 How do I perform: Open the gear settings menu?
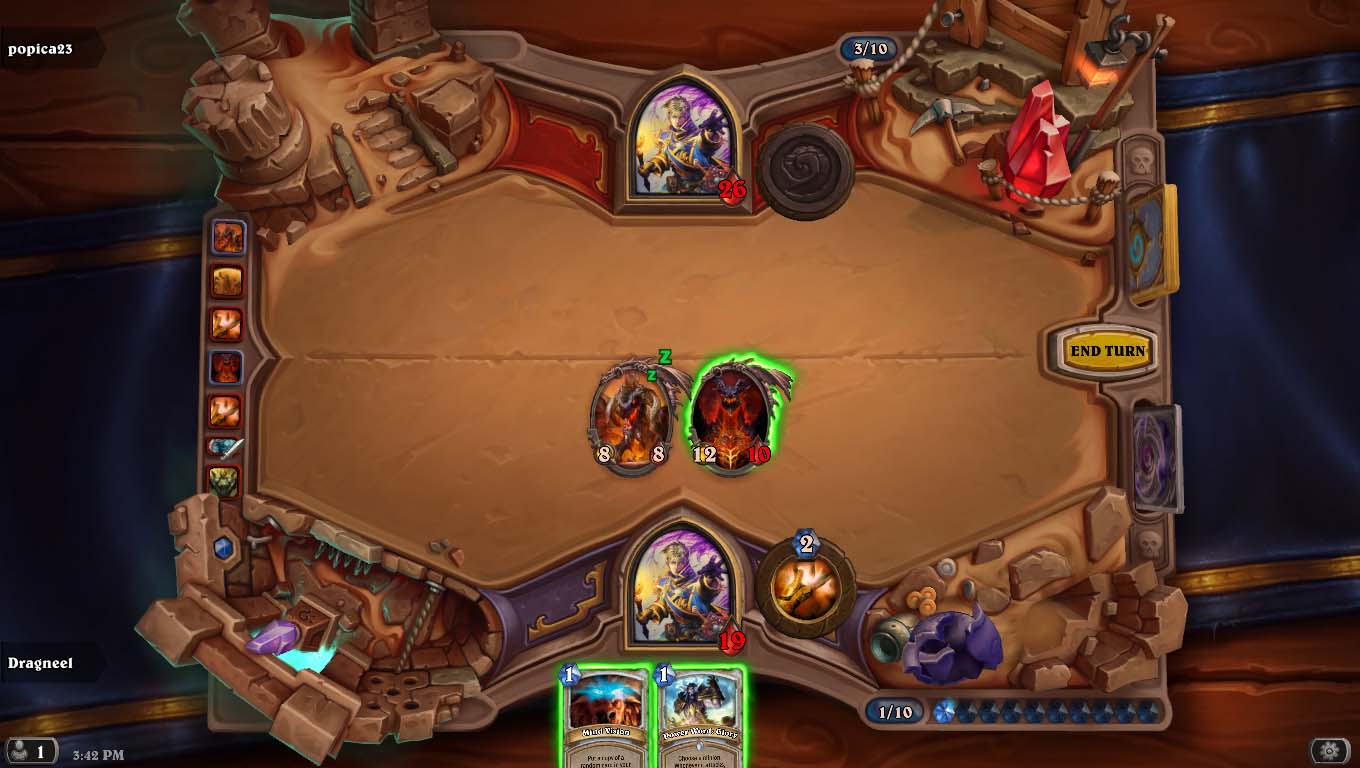click(x=1329, y=750)
